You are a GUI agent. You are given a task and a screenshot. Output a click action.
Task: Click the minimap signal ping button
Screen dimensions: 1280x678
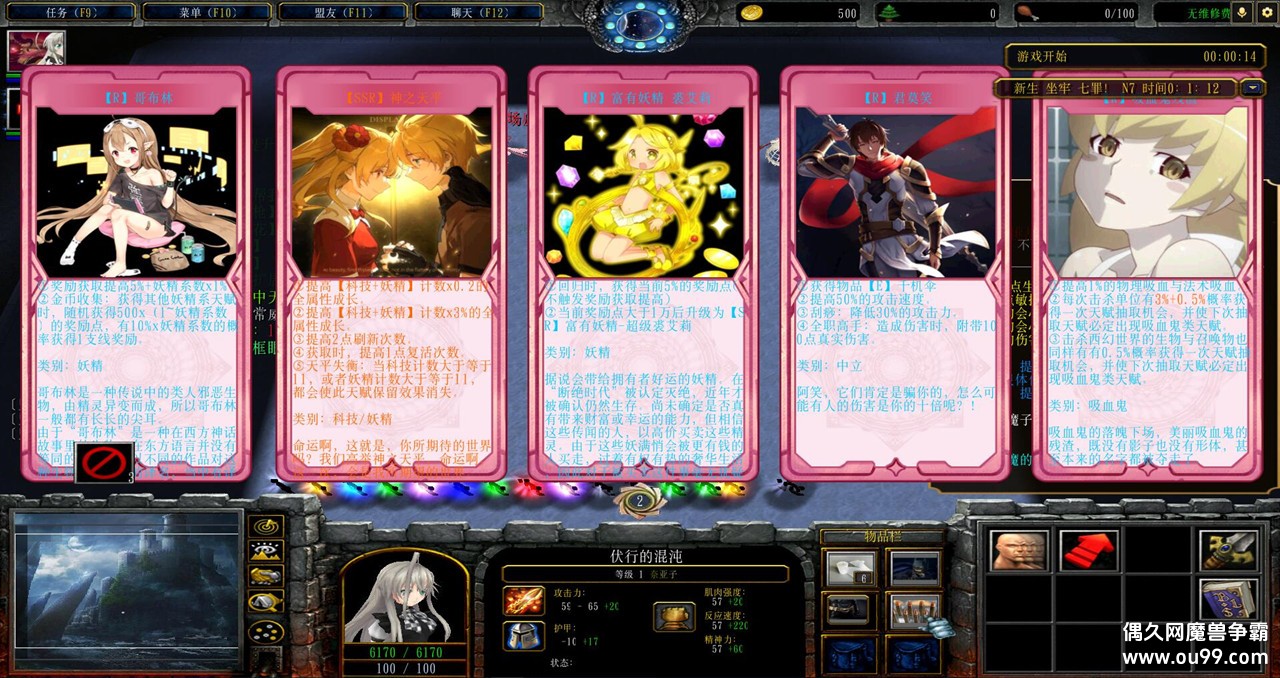point(265,525)
